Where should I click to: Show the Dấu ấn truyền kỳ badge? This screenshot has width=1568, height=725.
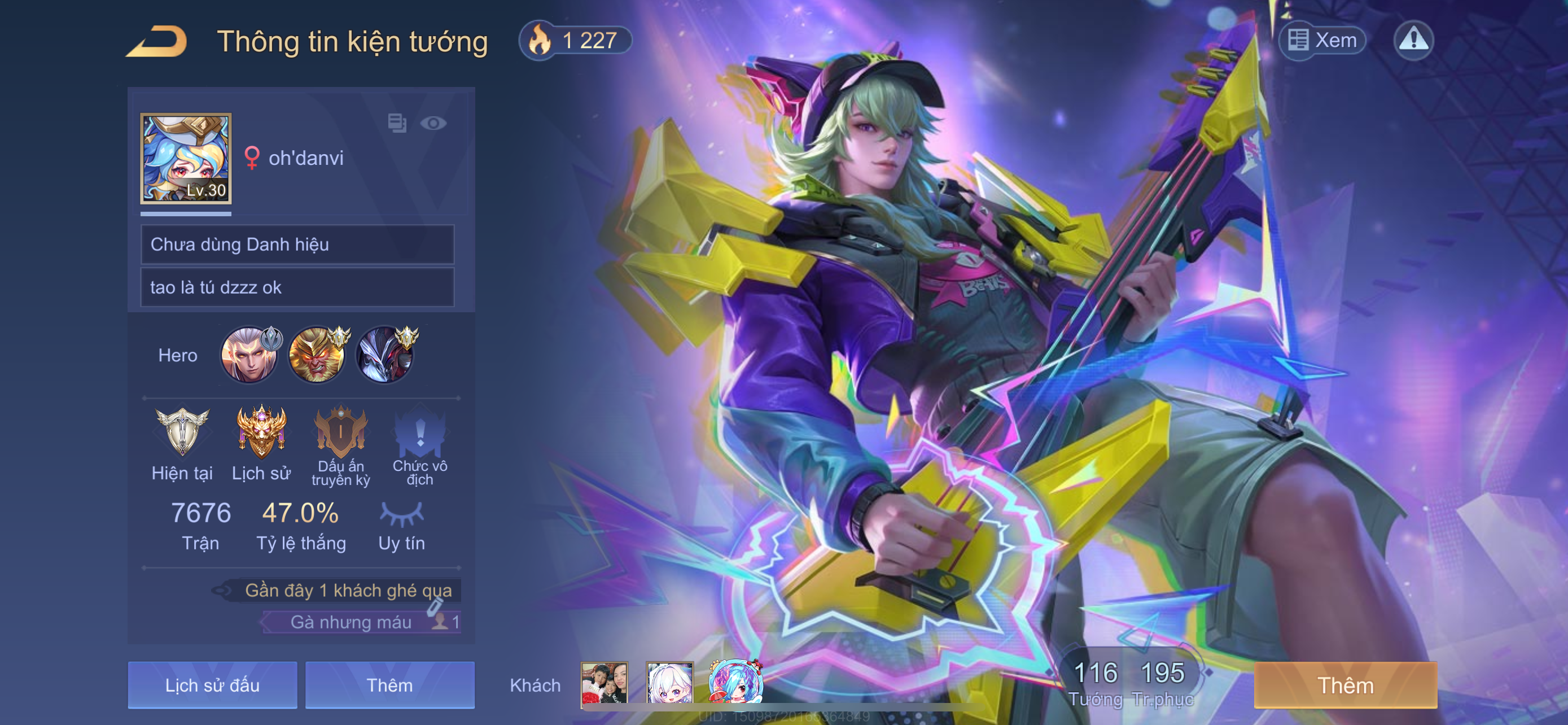click(340, 433)
